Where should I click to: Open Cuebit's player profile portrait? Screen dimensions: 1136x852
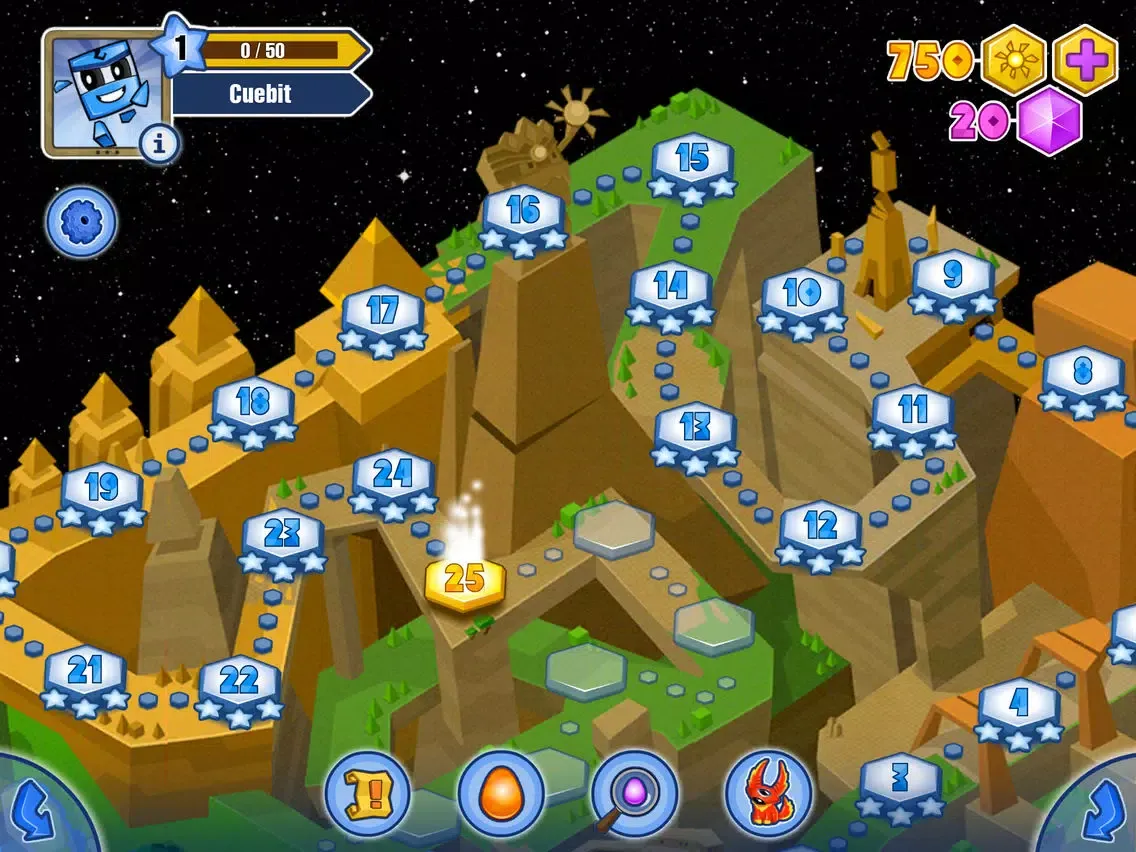98,90
